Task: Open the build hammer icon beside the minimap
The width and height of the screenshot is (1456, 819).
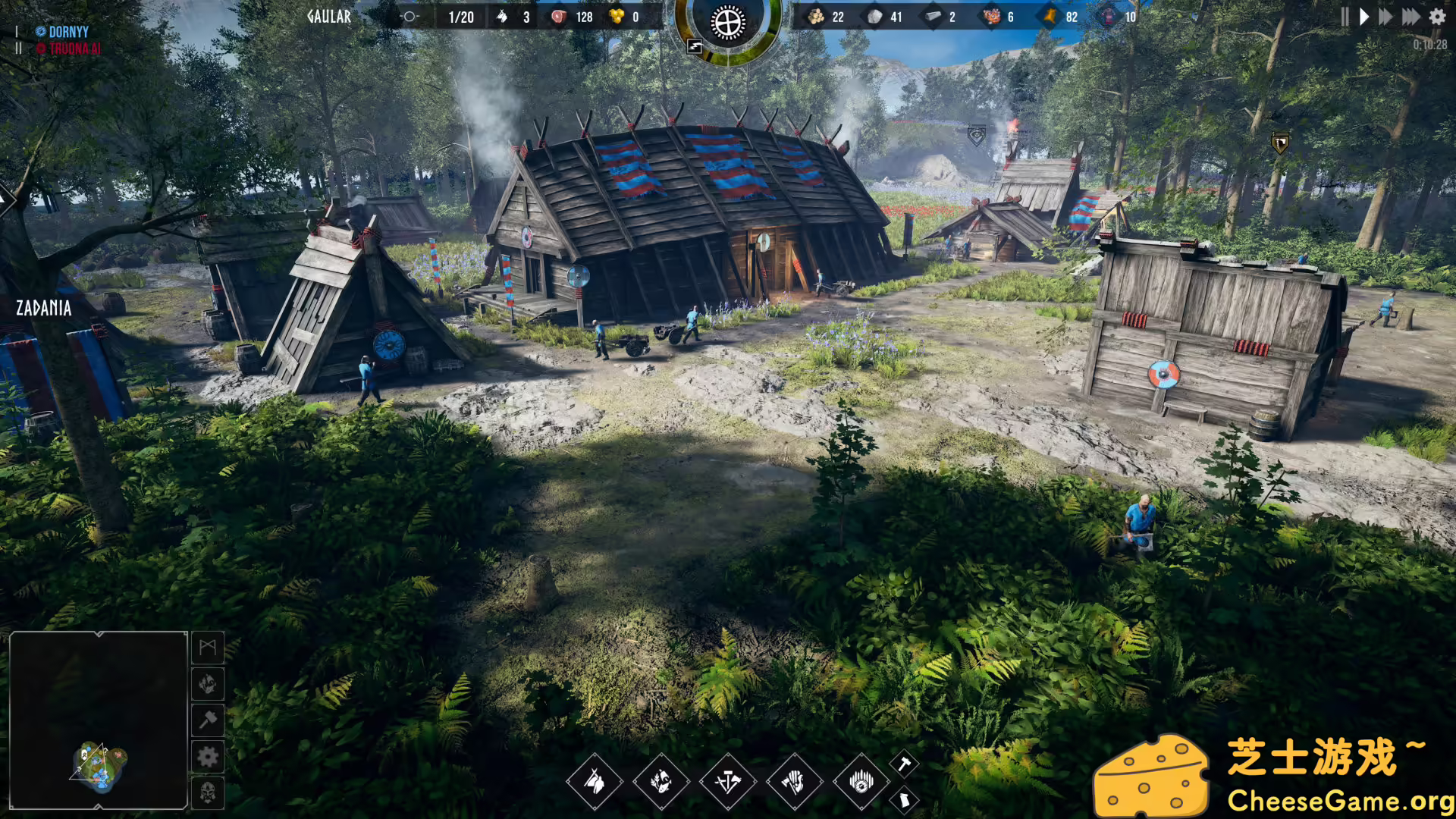Action: click(x=207, y=717)
